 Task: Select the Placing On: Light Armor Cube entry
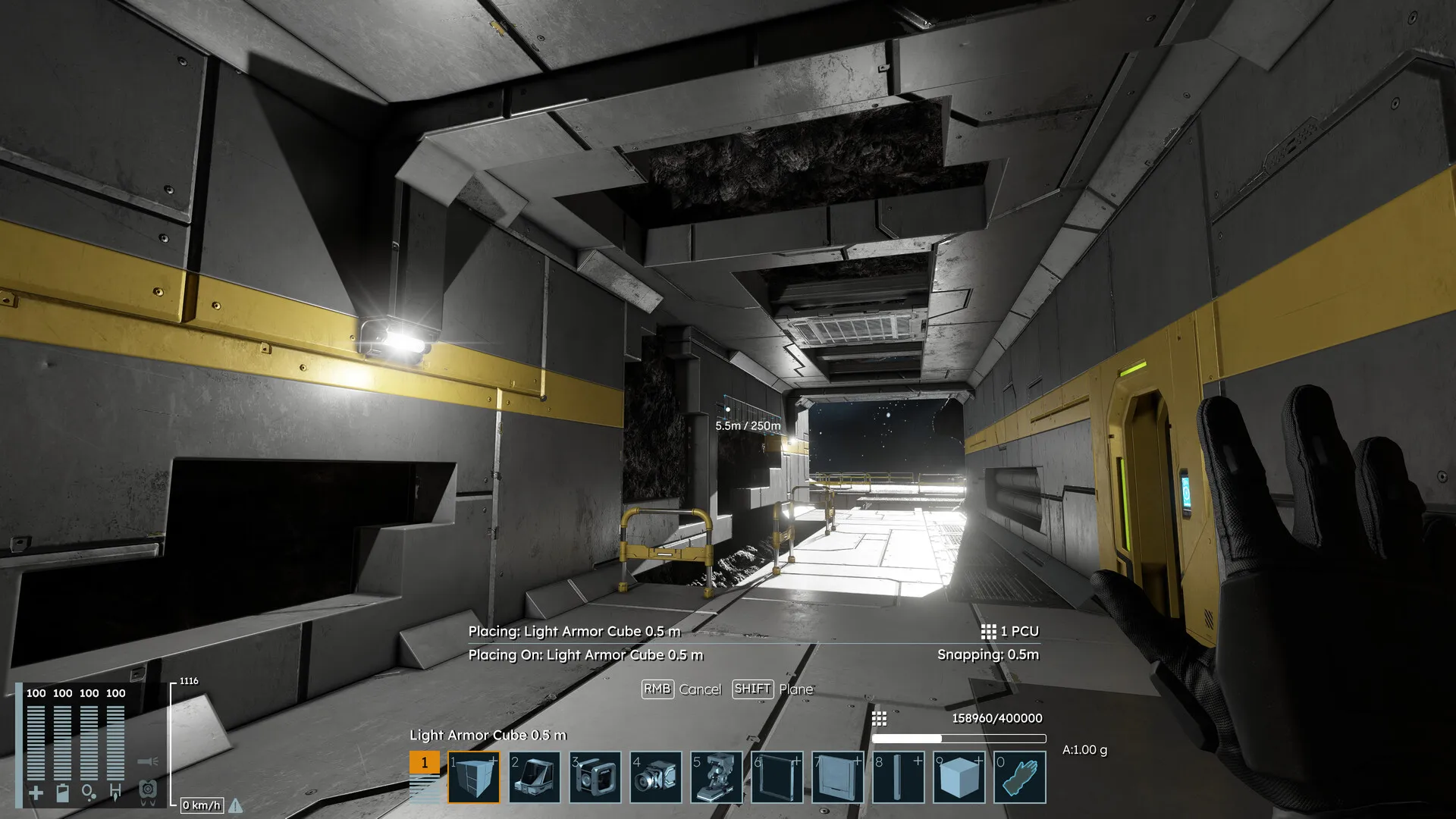pyautogui.click(x=588, y=654)
